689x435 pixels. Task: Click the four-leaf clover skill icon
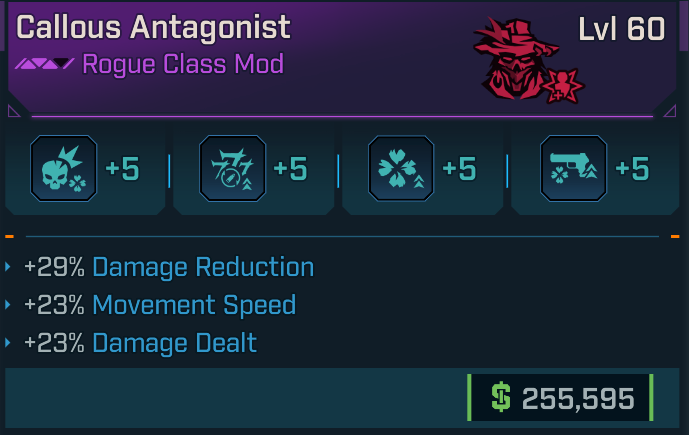click(x=401, y=168)
